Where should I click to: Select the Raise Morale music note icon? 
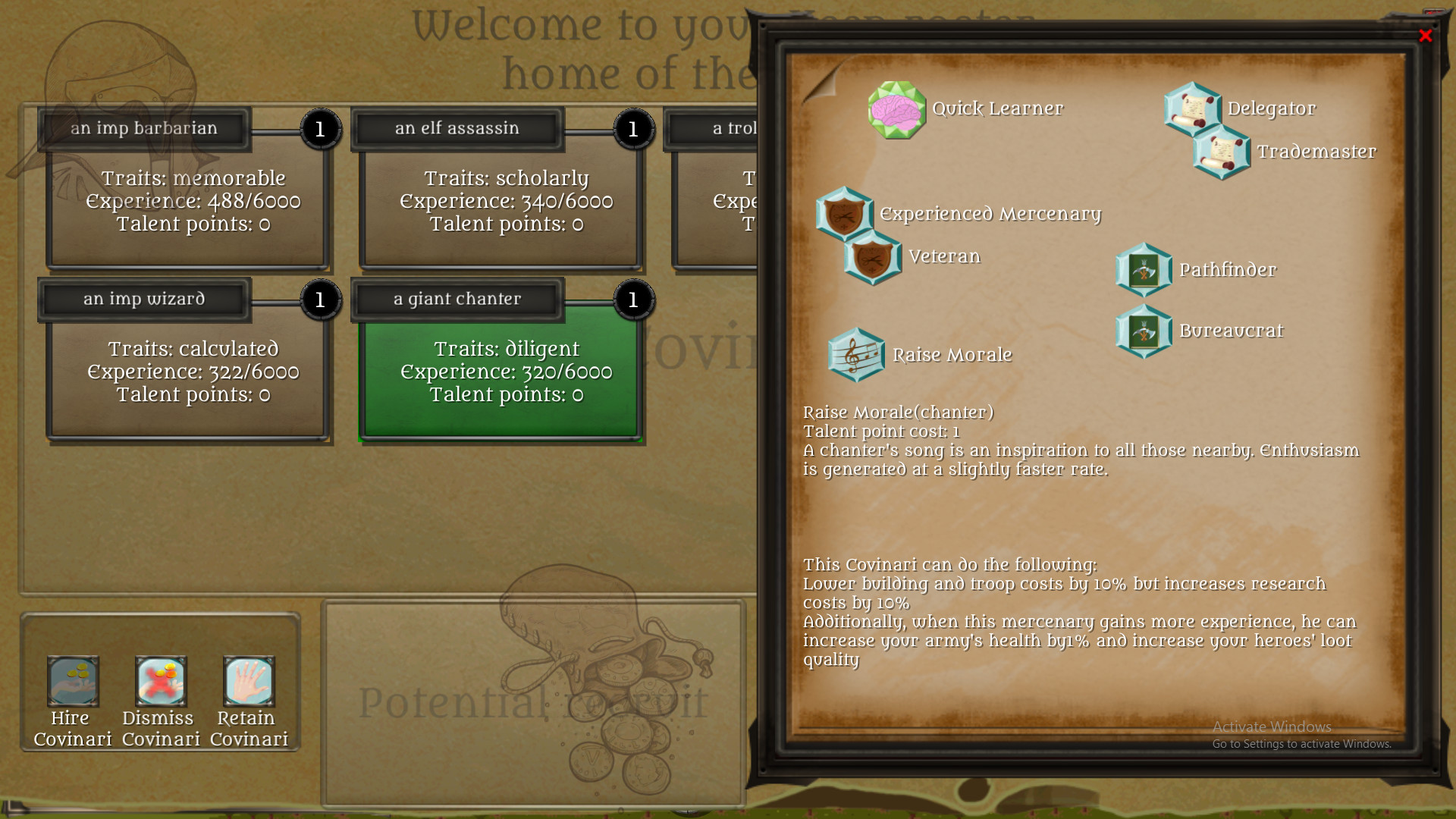pos(858,355)
